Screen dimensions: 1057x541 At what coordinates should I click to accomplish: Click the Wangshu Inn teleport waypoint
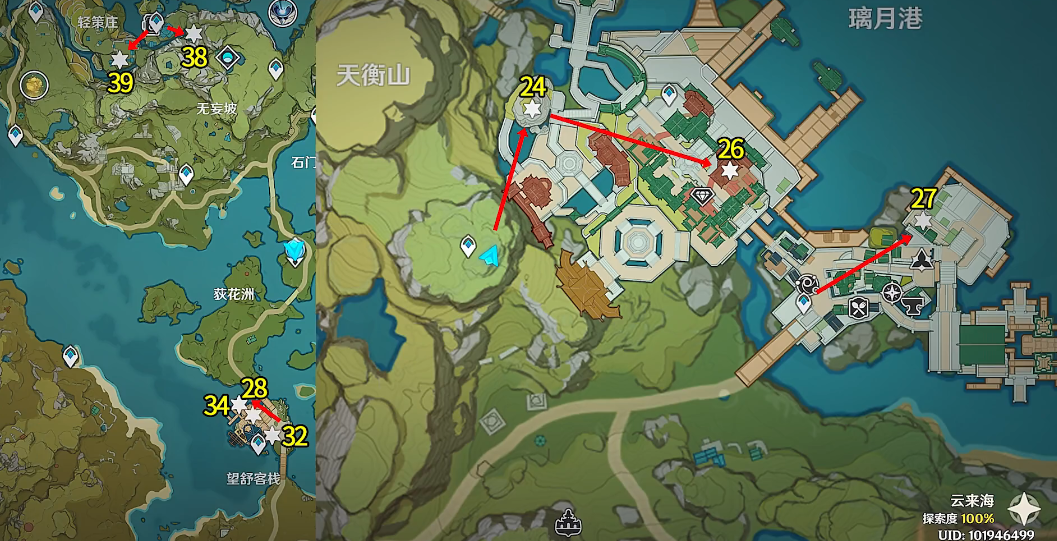coord(258,441)
